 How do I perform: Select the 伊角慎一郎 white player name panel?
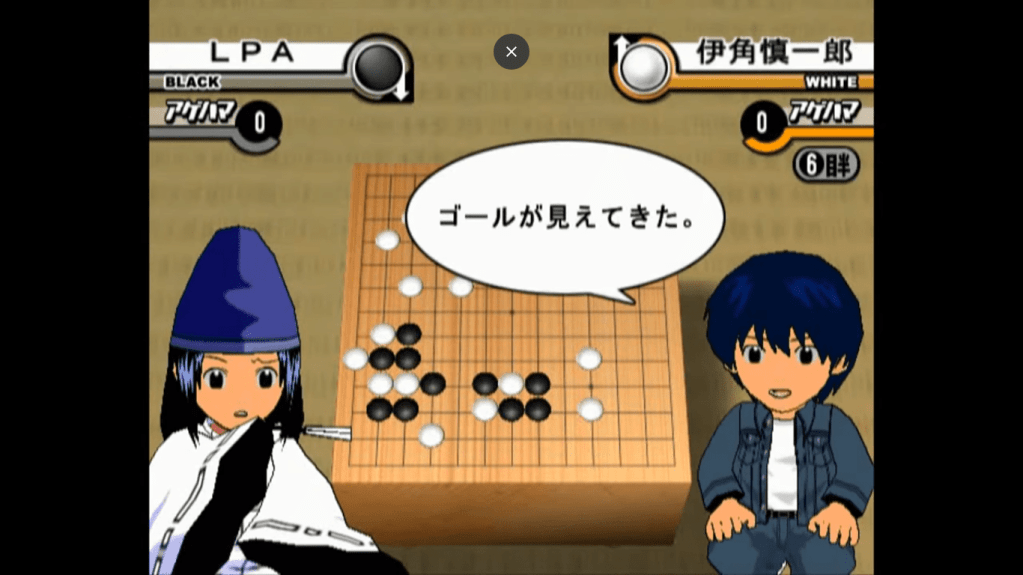[x=773, y=53]
